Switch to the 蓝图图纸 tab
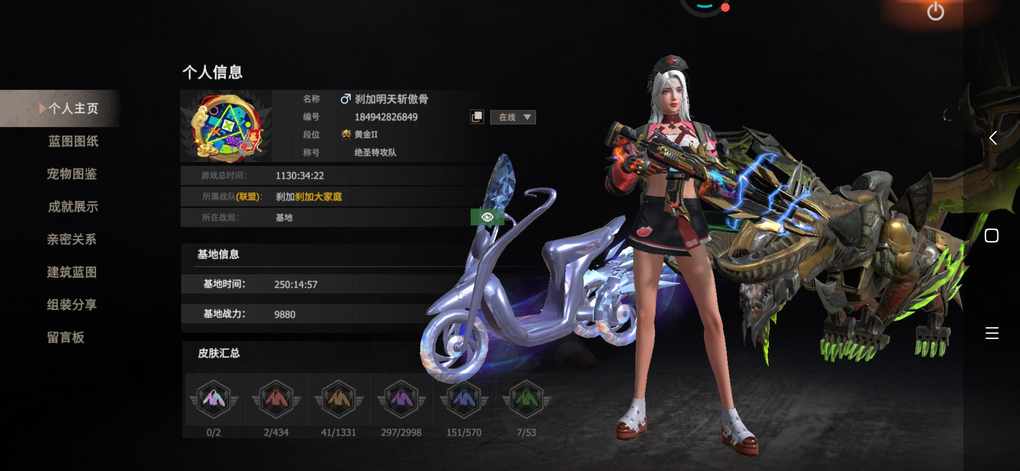Screen dimensions: 1020x471 [x=73, y=141]
